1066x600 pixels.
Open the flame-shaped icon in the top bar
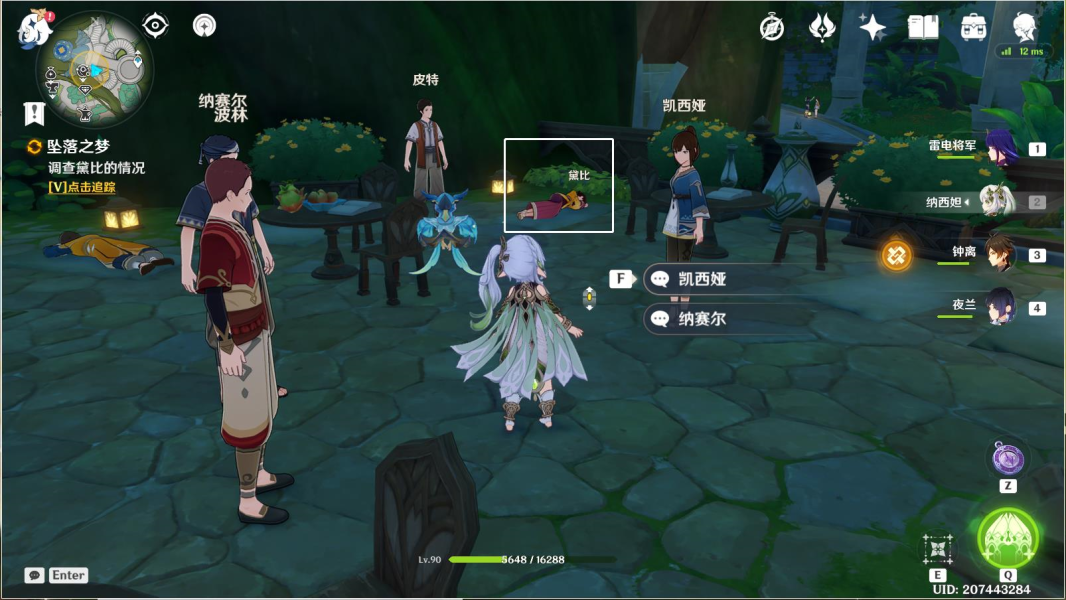[x=822, y=28]
